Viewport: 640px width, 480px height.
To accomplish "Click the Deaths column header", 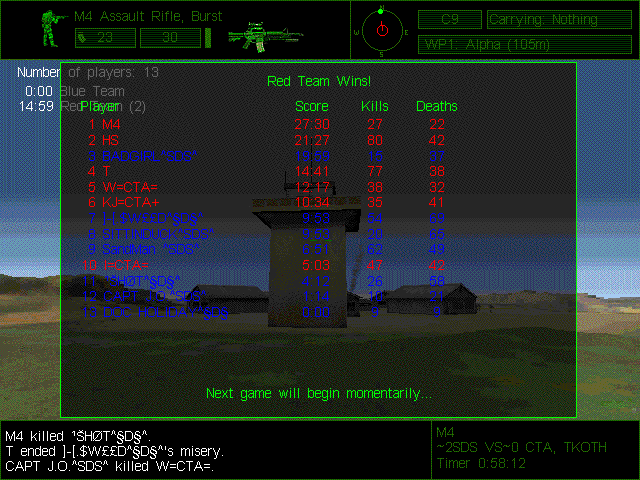I will [436, 106].
